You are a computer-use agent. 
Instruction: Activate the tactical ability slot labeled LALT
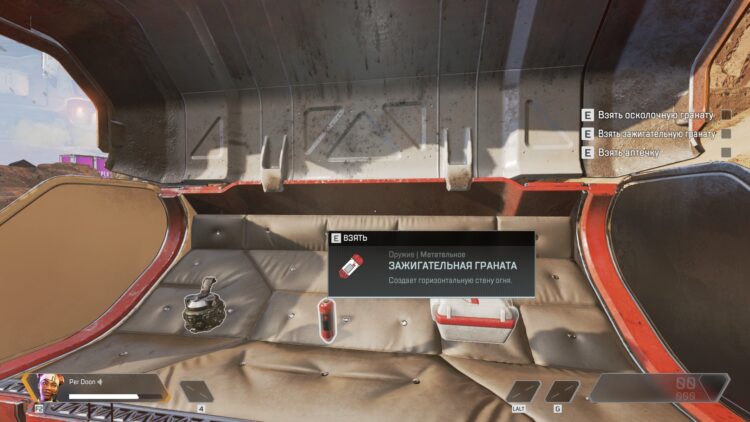523,391
